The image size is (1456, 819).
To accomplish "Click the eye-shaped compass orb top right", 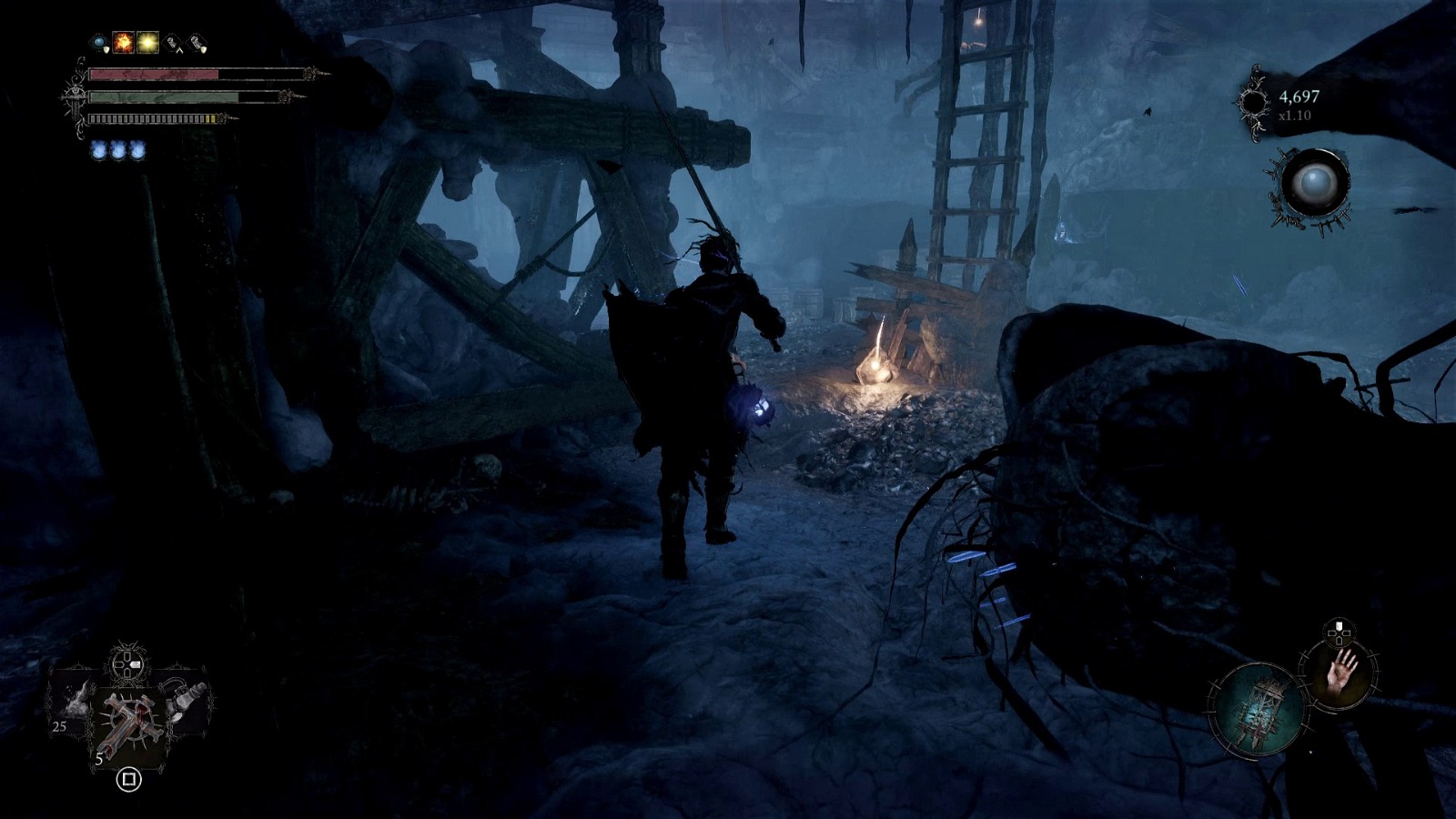I will 1317,182.
